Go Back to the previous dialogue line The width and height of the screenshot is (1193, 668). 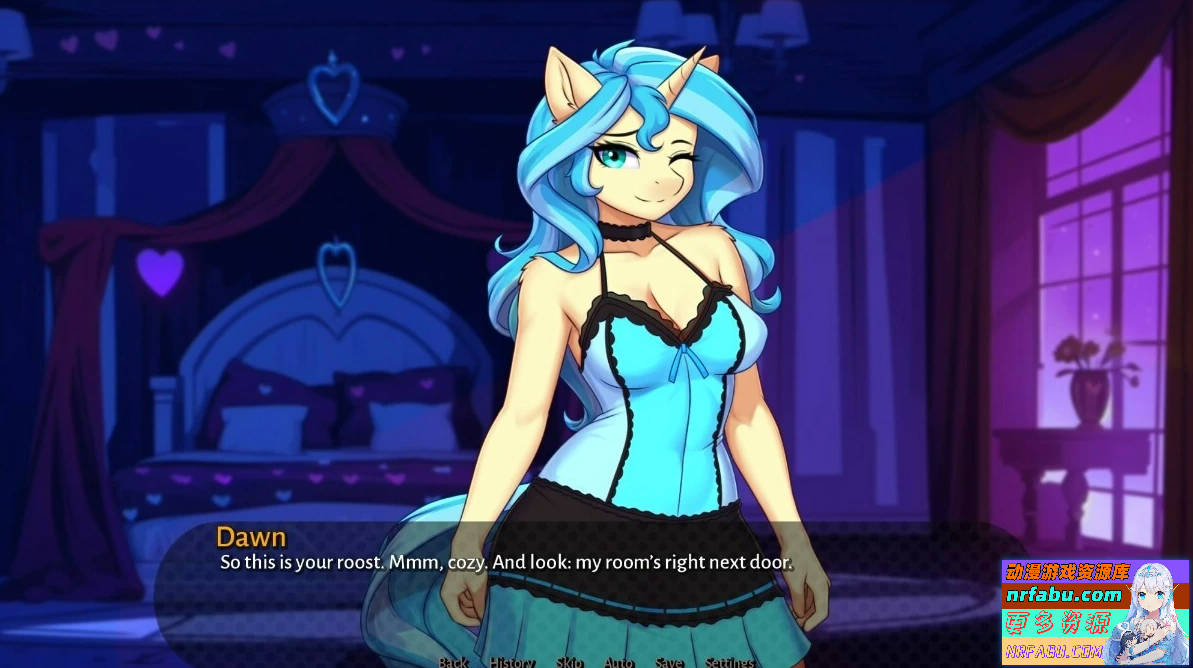(x=453, y=662)
